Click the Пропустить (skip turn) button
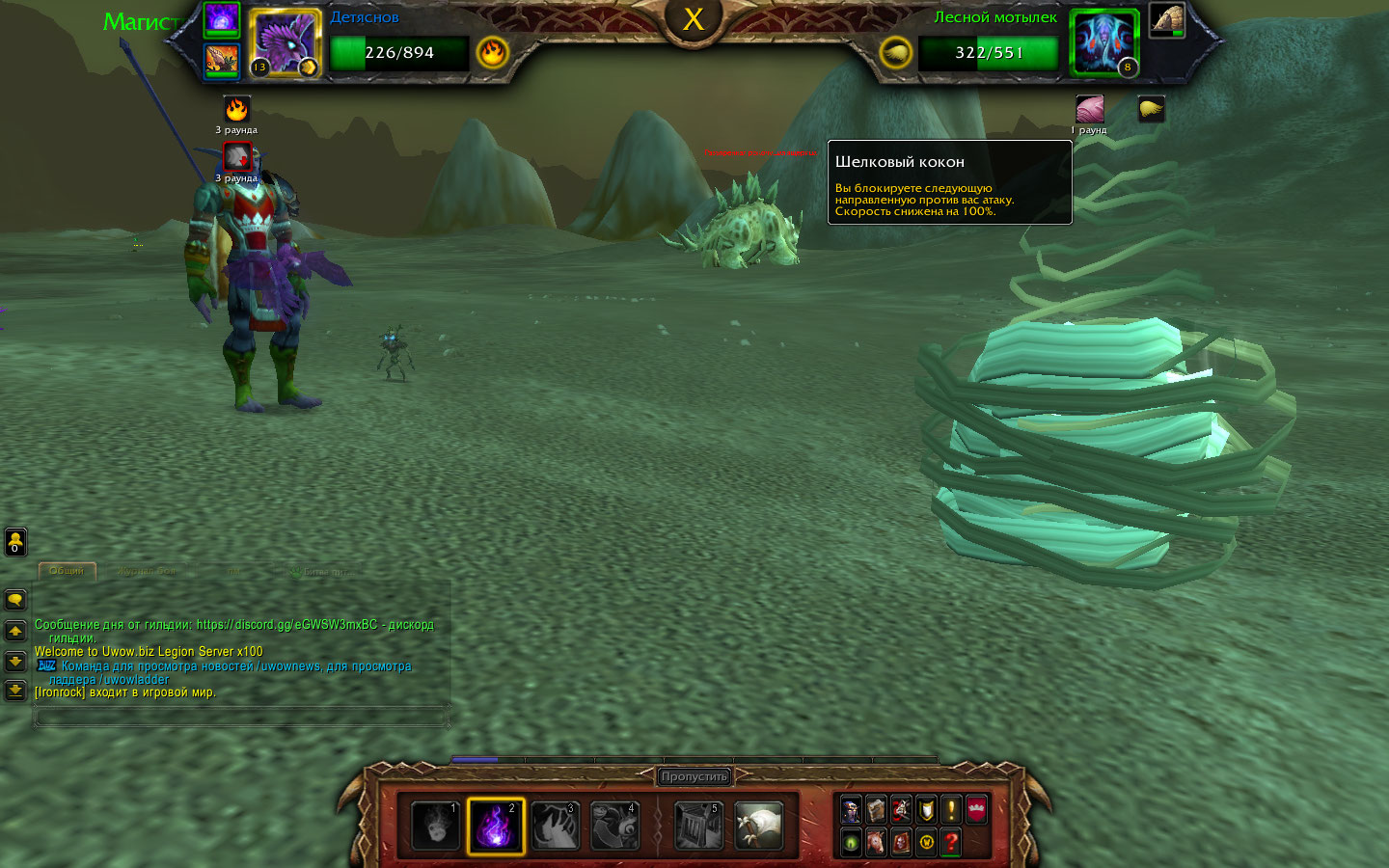This screenshot has width=1389, height=868. [694, 776]
